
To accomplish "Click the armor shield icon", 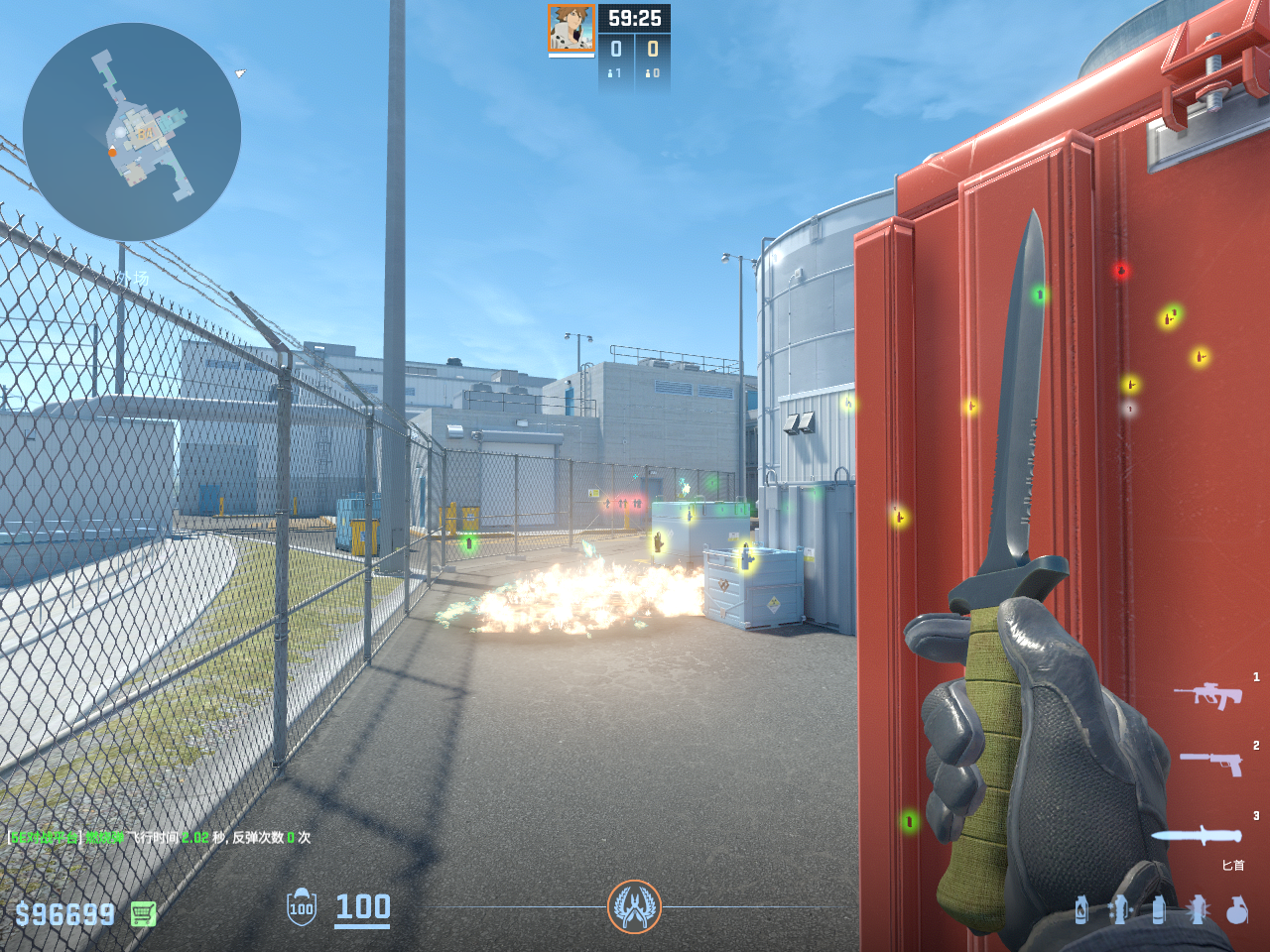I will pos(302,907).
